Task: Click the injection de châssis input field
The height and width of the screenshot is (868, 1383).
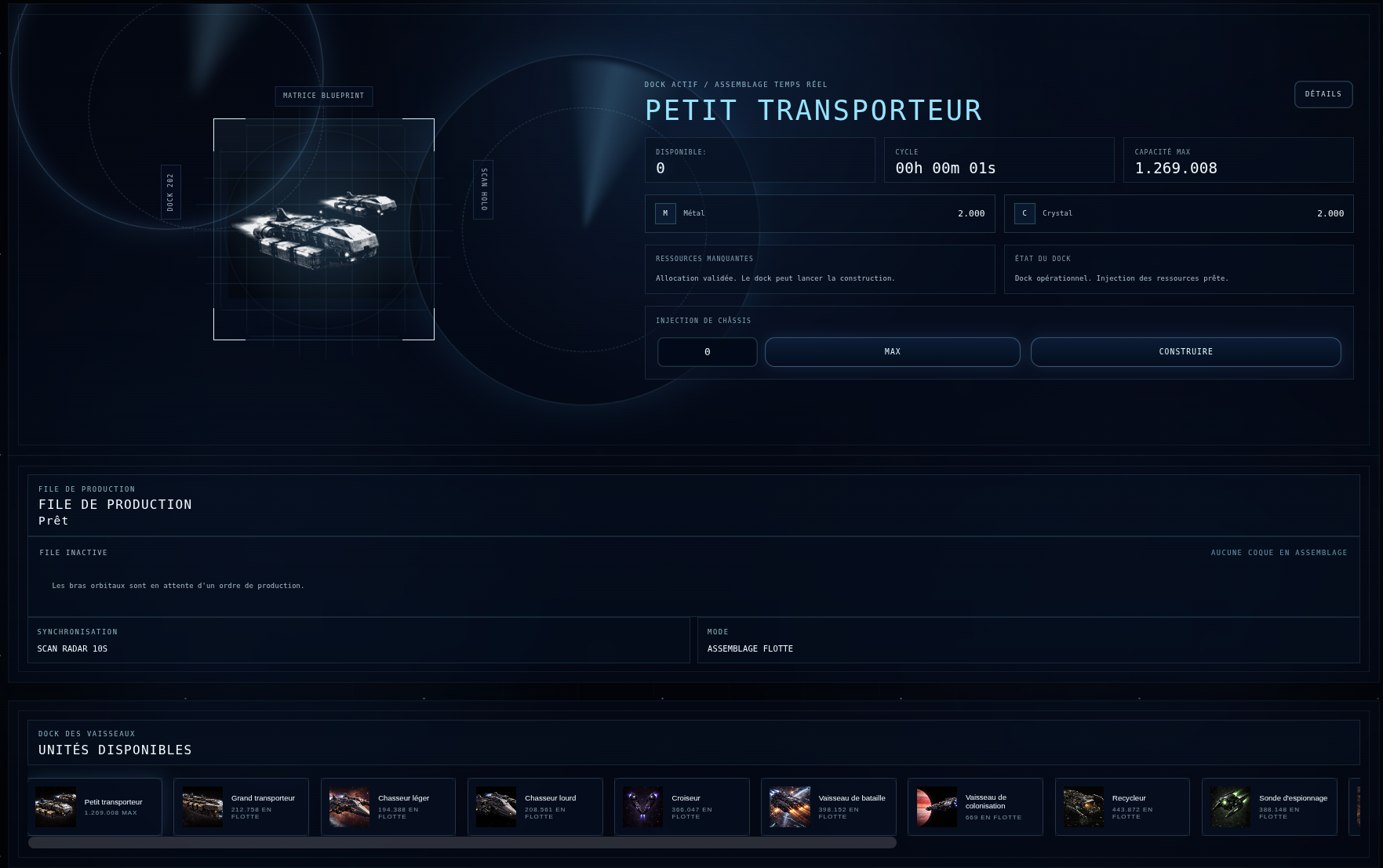Action: click(x=707, y=352)
